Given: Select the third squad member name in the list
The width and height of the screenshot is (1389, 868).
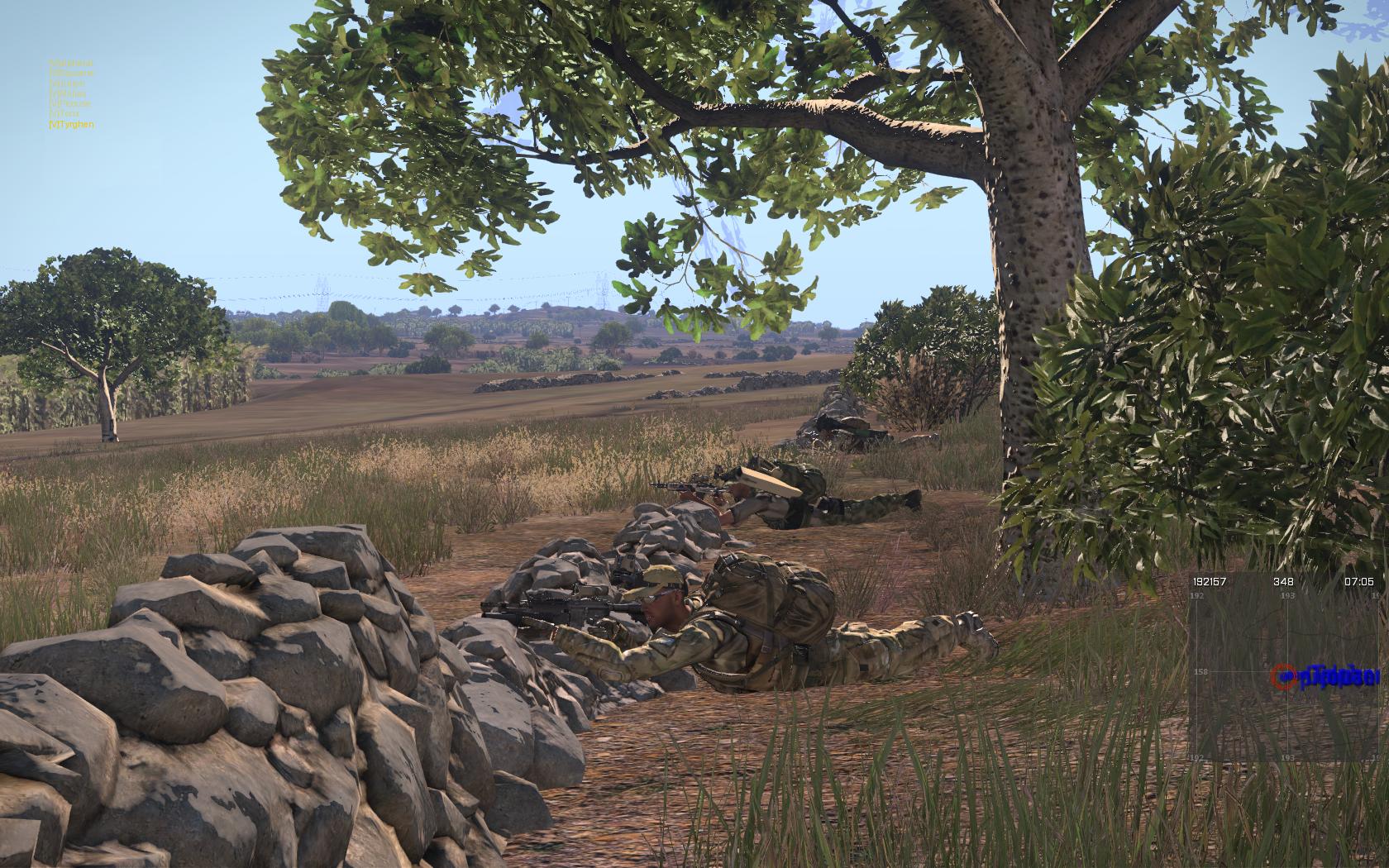Looking at the screenshot, I should pos(73,83).
